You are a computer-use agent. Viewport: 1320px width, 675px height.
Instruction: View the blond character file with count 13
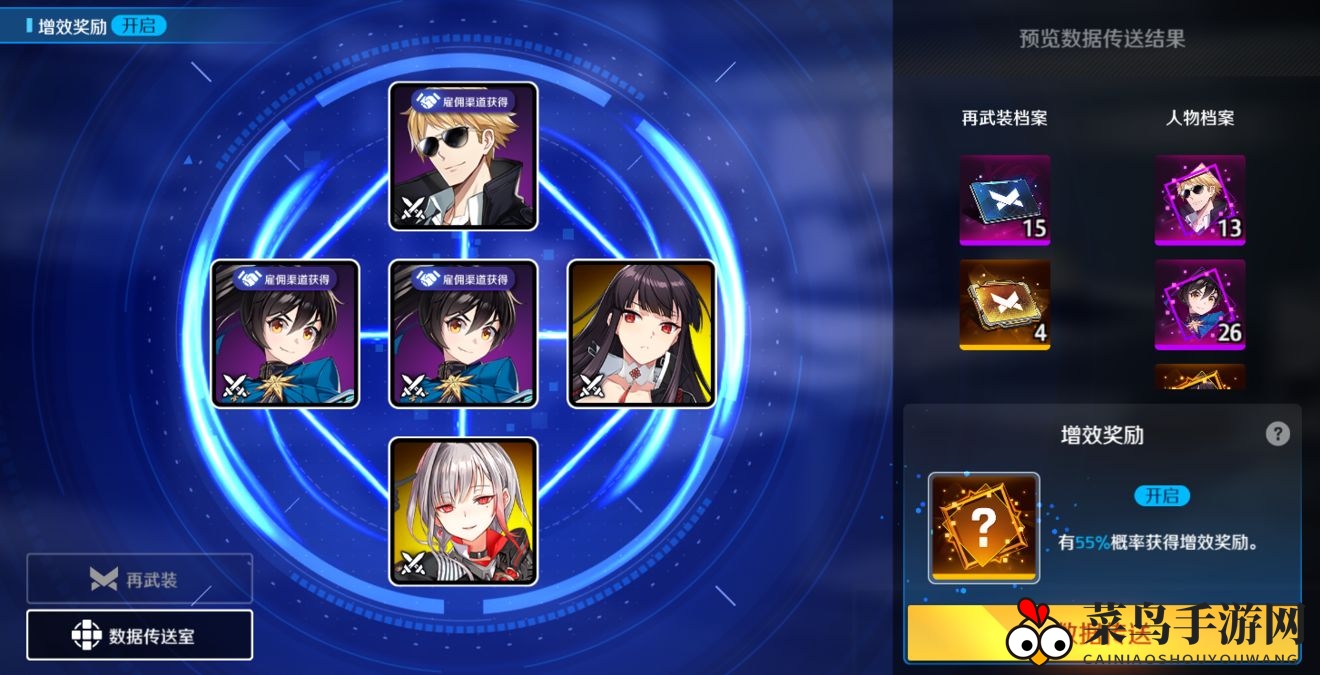click(x=1200, y=200)
